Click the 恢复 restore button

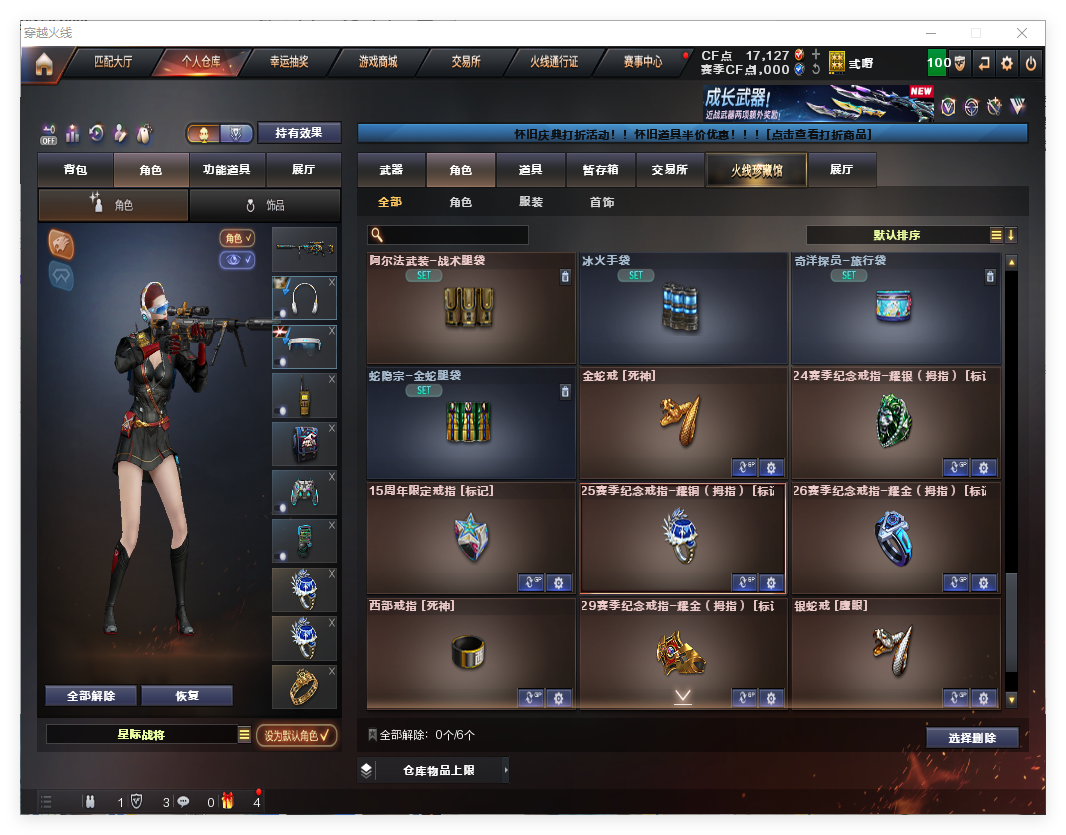click(187, 696)
